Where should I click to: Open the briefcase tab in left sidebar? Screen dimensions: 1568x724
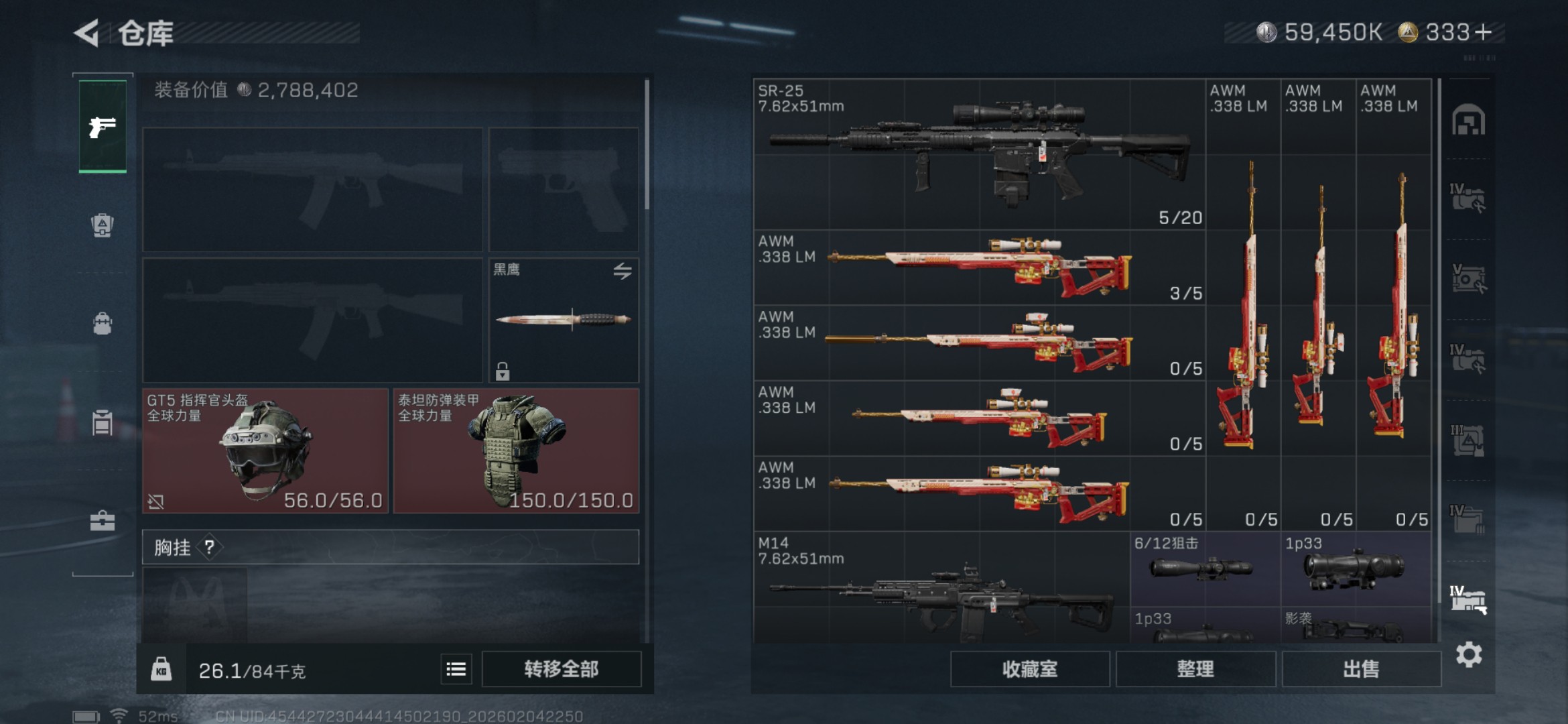tap(103, 521)
